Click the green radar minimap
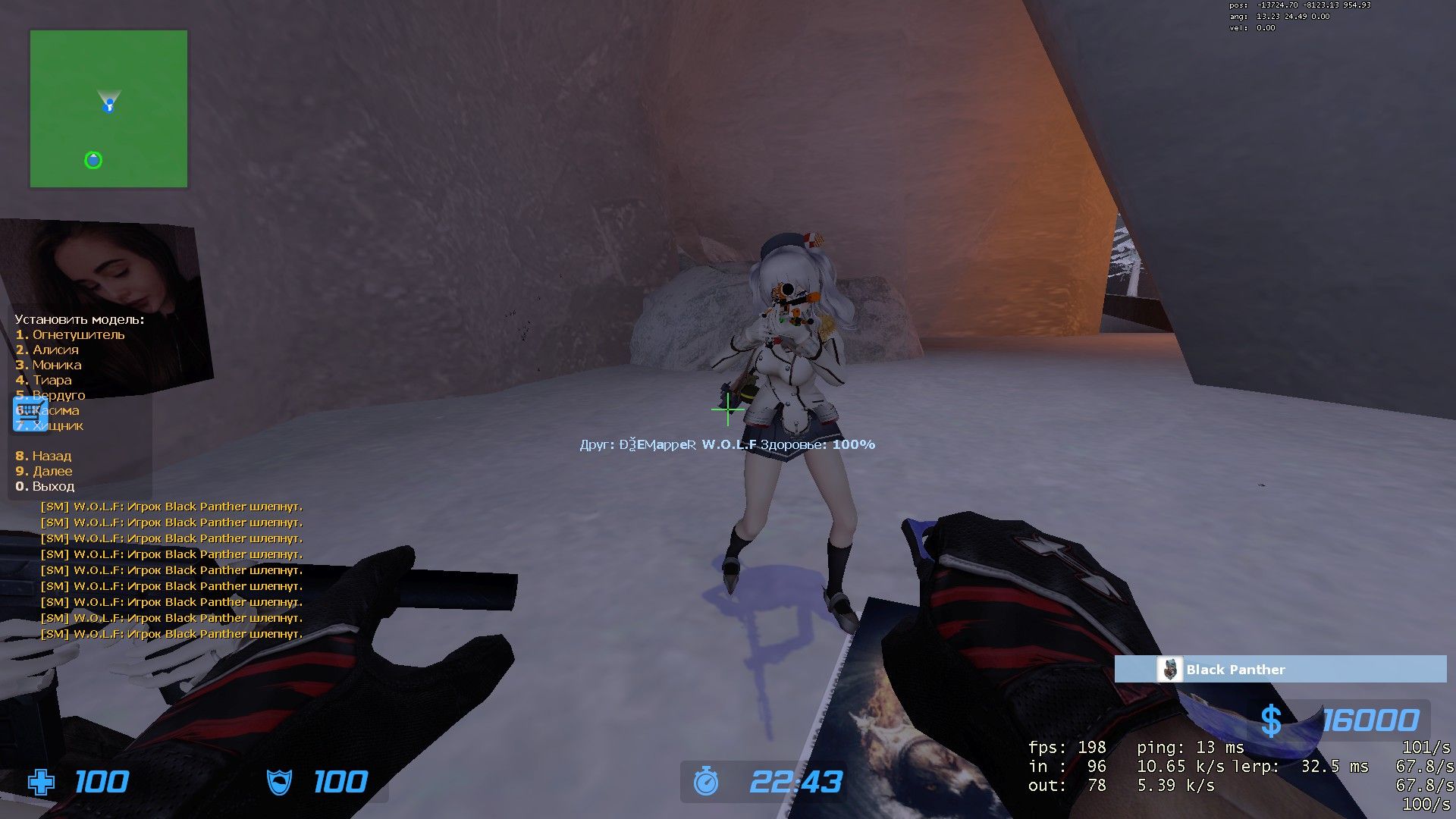Viewport: 1456px width, 819px height. [x=108, y=108]
